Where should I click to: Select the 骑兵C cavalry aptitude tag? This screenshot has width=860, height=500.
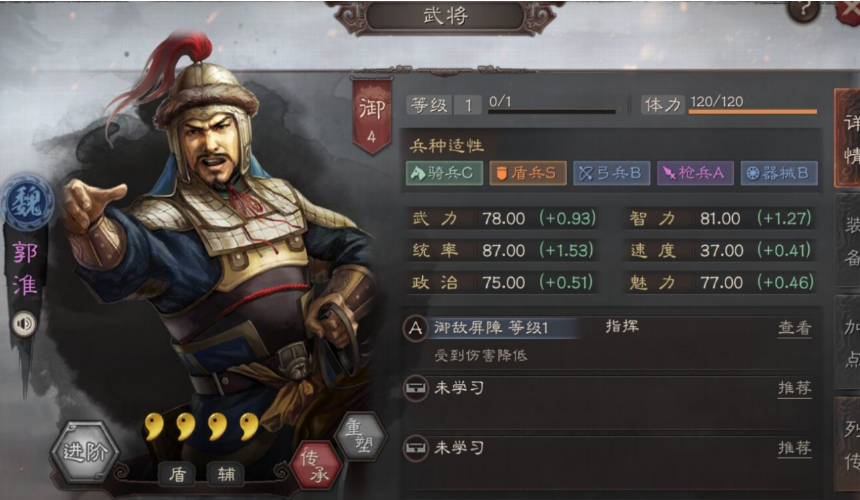(x=444, y=172)
